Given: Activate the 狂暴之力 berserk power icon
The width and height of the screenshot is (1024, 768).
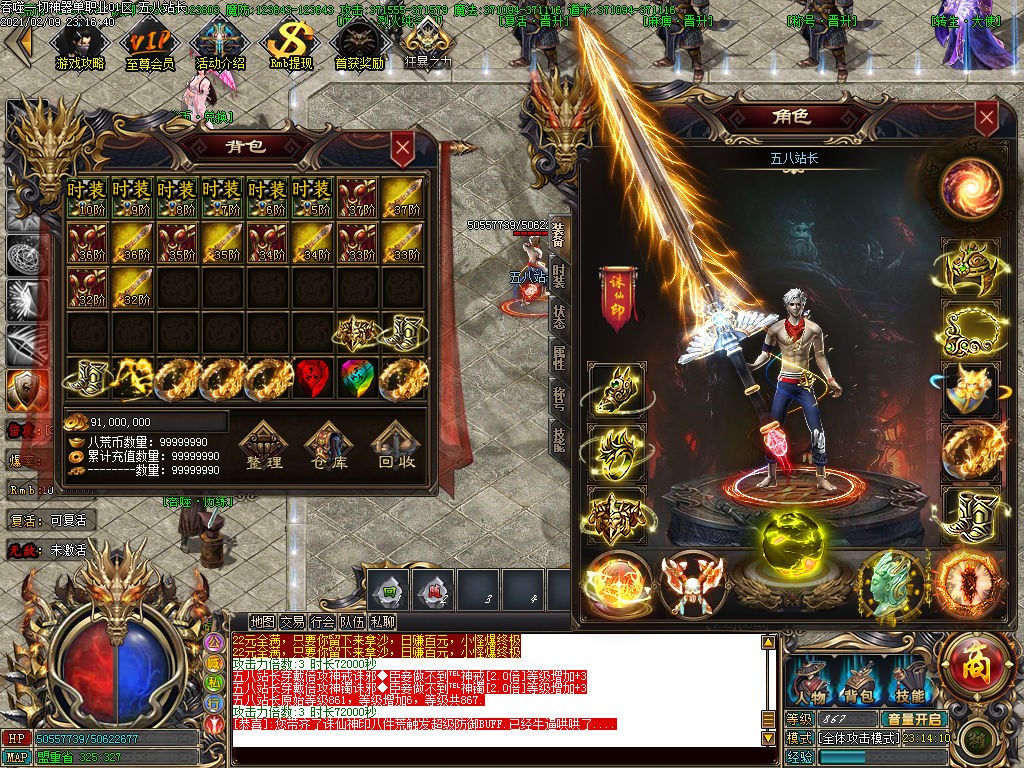Looking at the screenshot, I should [x=427, y=46].
